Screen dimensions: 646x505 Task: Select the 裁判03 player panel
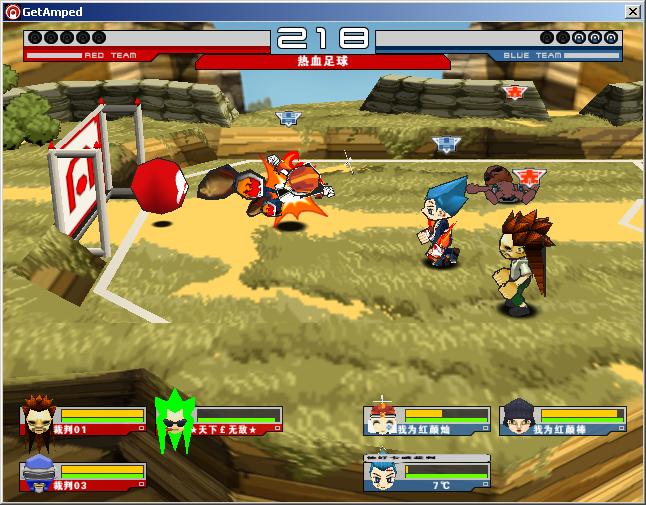[x=84, y=477]
